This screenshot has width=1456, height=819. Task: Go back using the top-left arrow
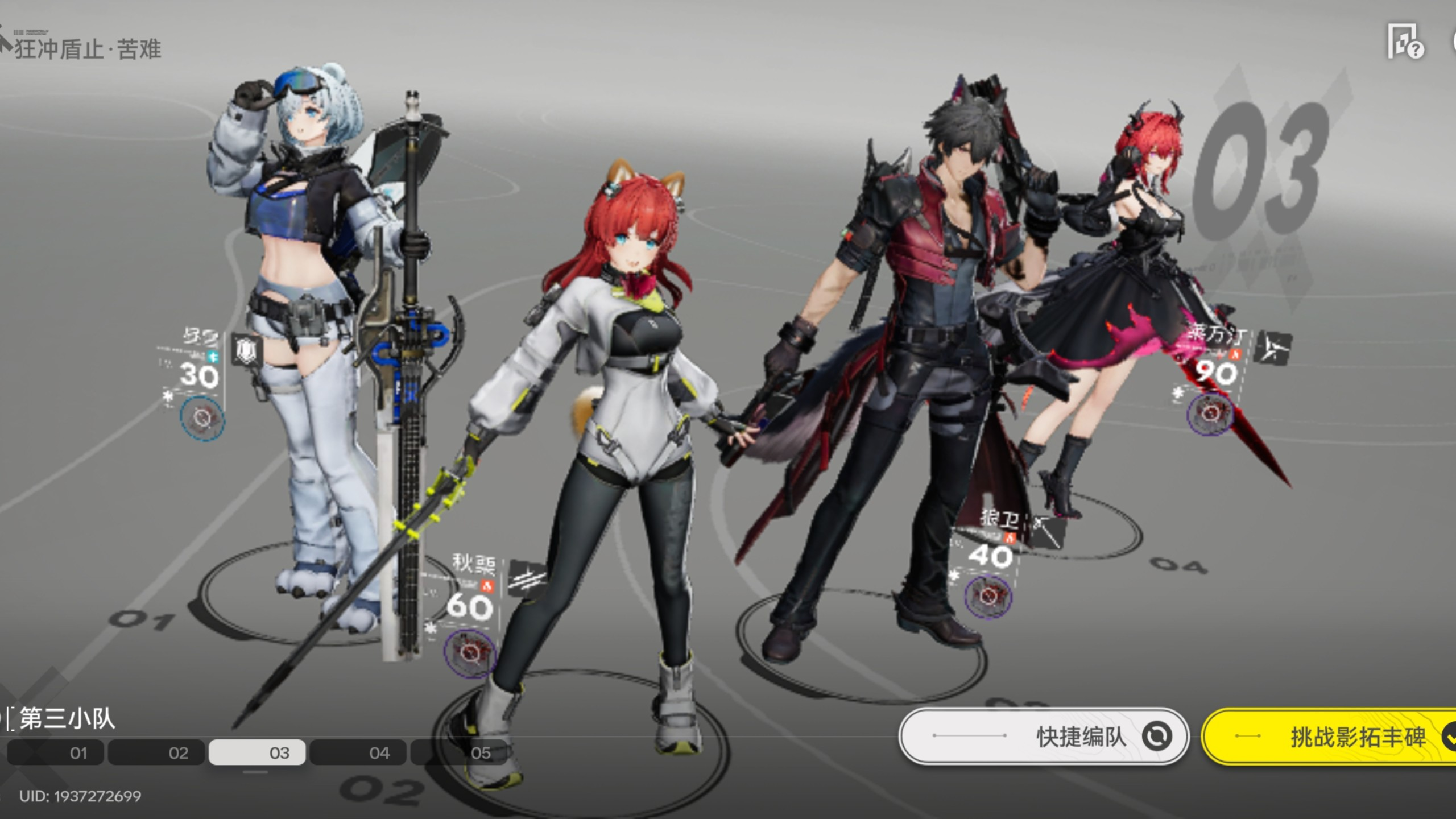(x=6, y=43)
